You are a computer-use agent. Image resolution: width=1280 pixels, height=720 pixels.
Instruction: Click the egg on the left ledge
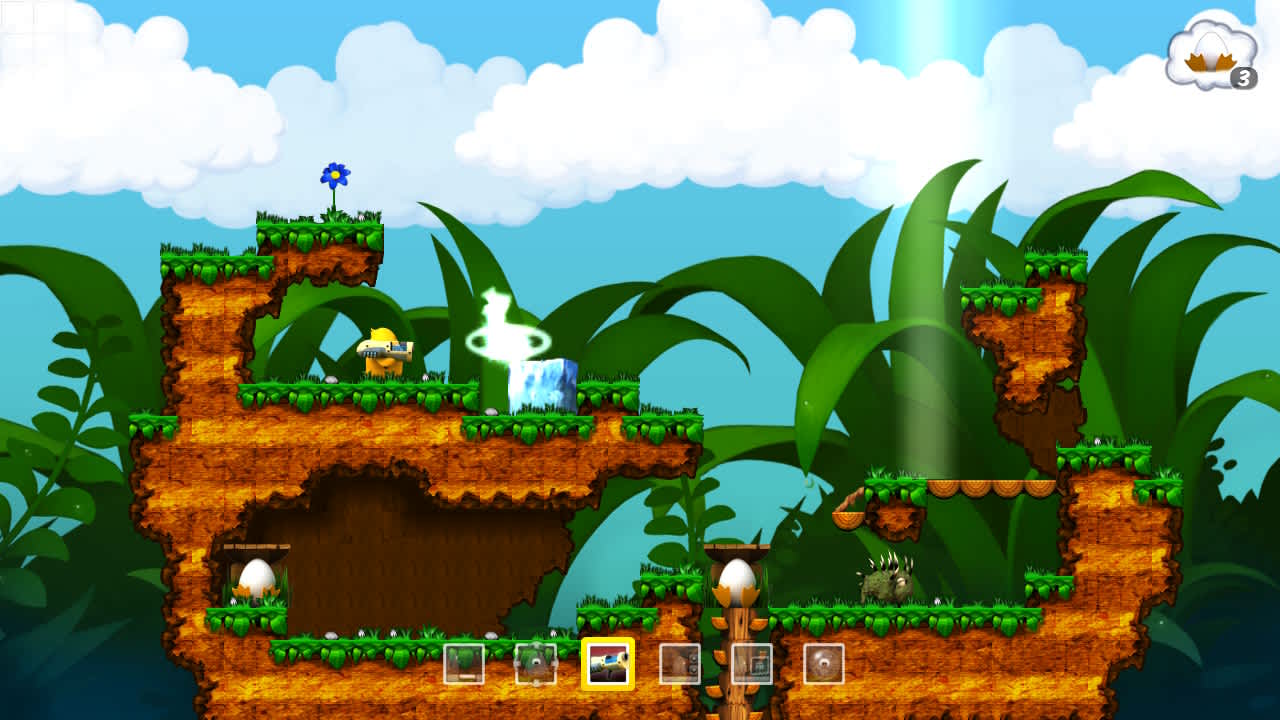[x=255, y=578]
